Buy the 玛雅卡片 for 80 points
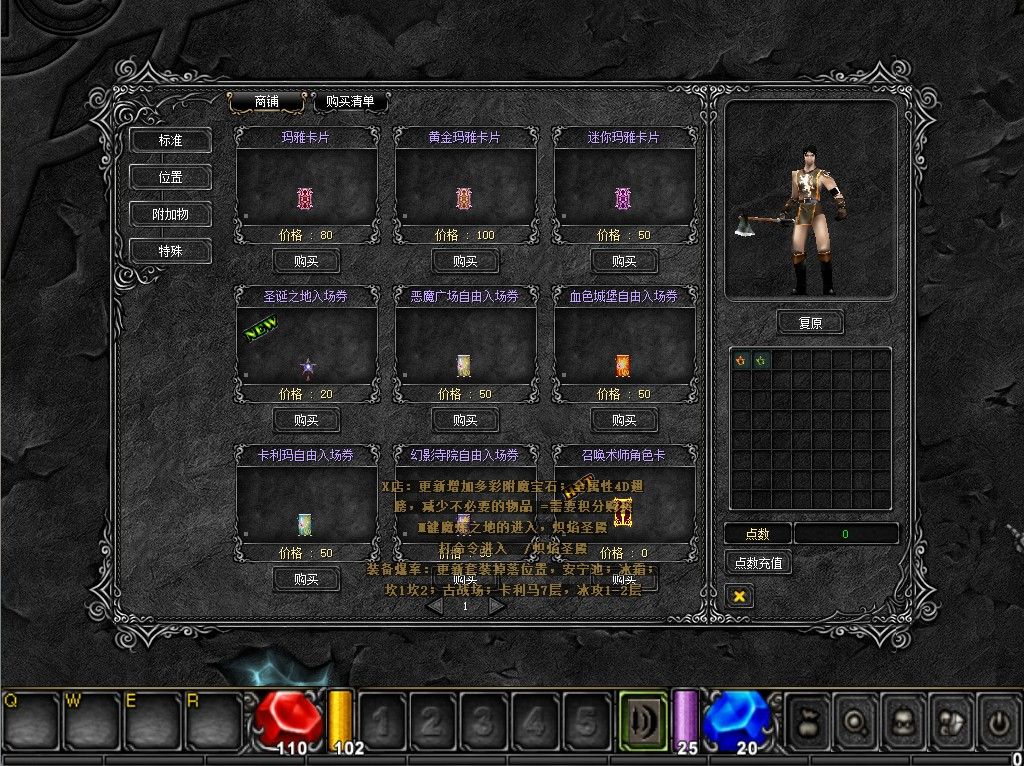1024x766 pixels. coord(306,261)
